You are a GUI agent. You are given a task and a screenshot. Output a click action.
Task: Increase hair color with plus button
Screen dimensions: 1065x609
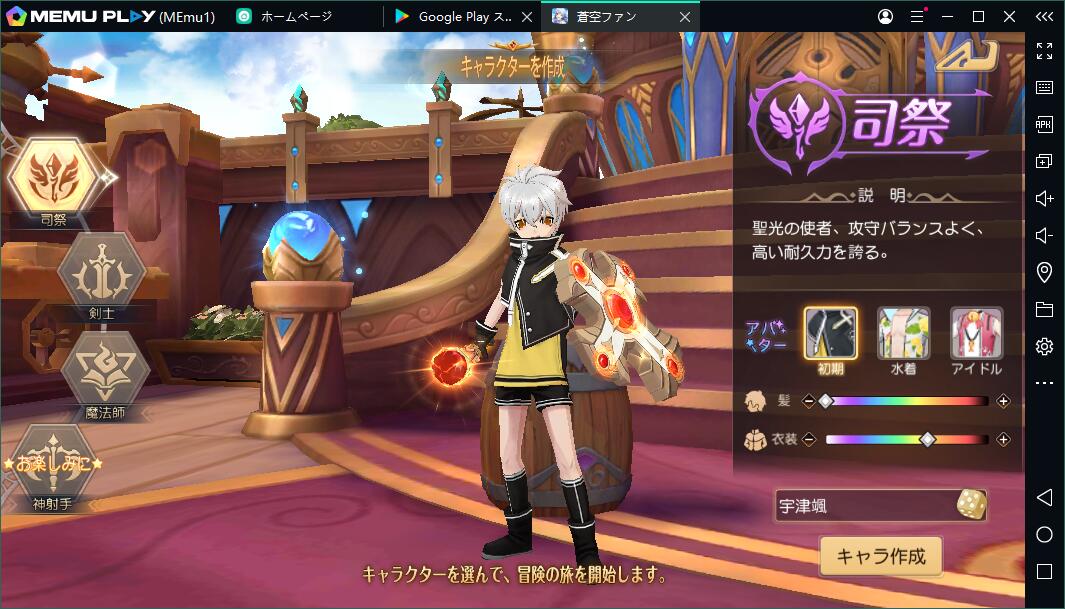tap(1003, 401)
